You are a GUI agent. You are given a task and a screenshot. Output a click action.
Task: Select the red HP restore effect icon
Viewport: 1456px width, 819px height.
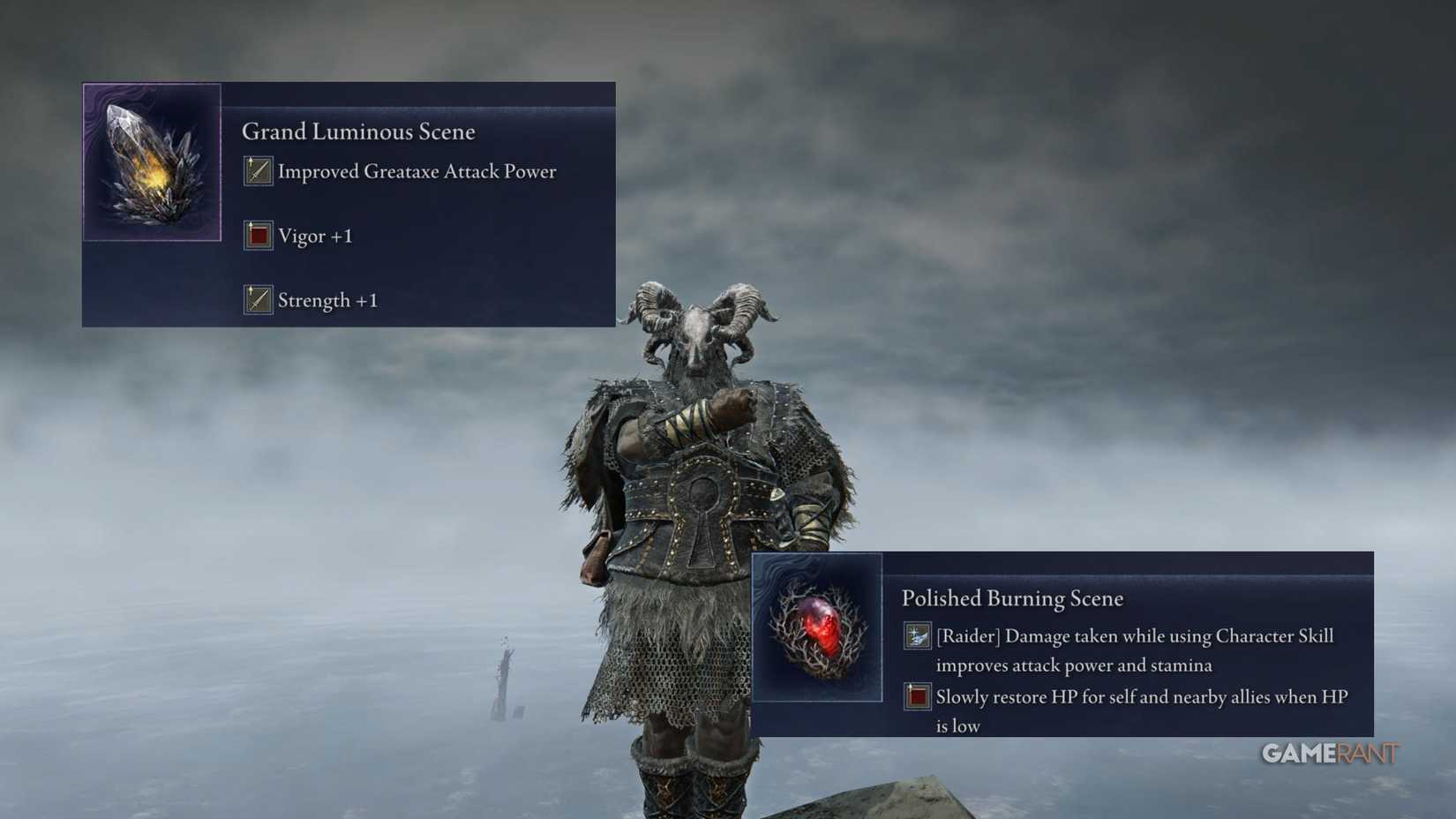click(x=917, y=696)
